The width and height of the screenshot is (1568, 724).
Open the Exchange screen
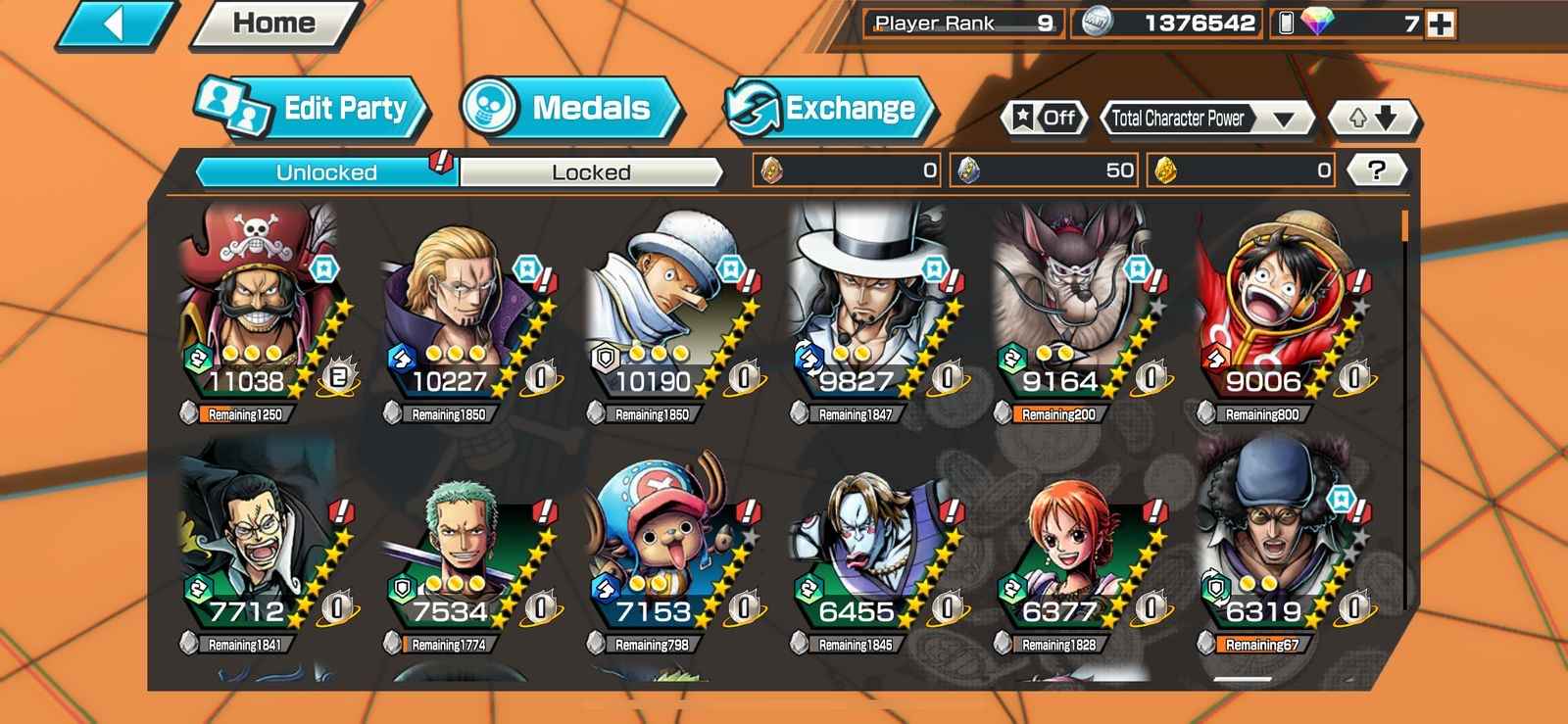pyautogui.click(x=829, y=108)
